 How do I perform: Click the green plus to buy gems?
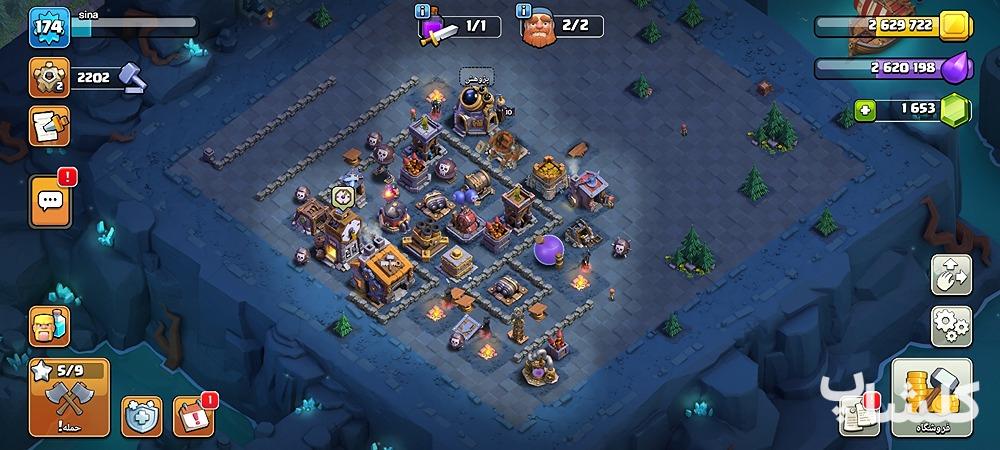click(x=865, y=110)
